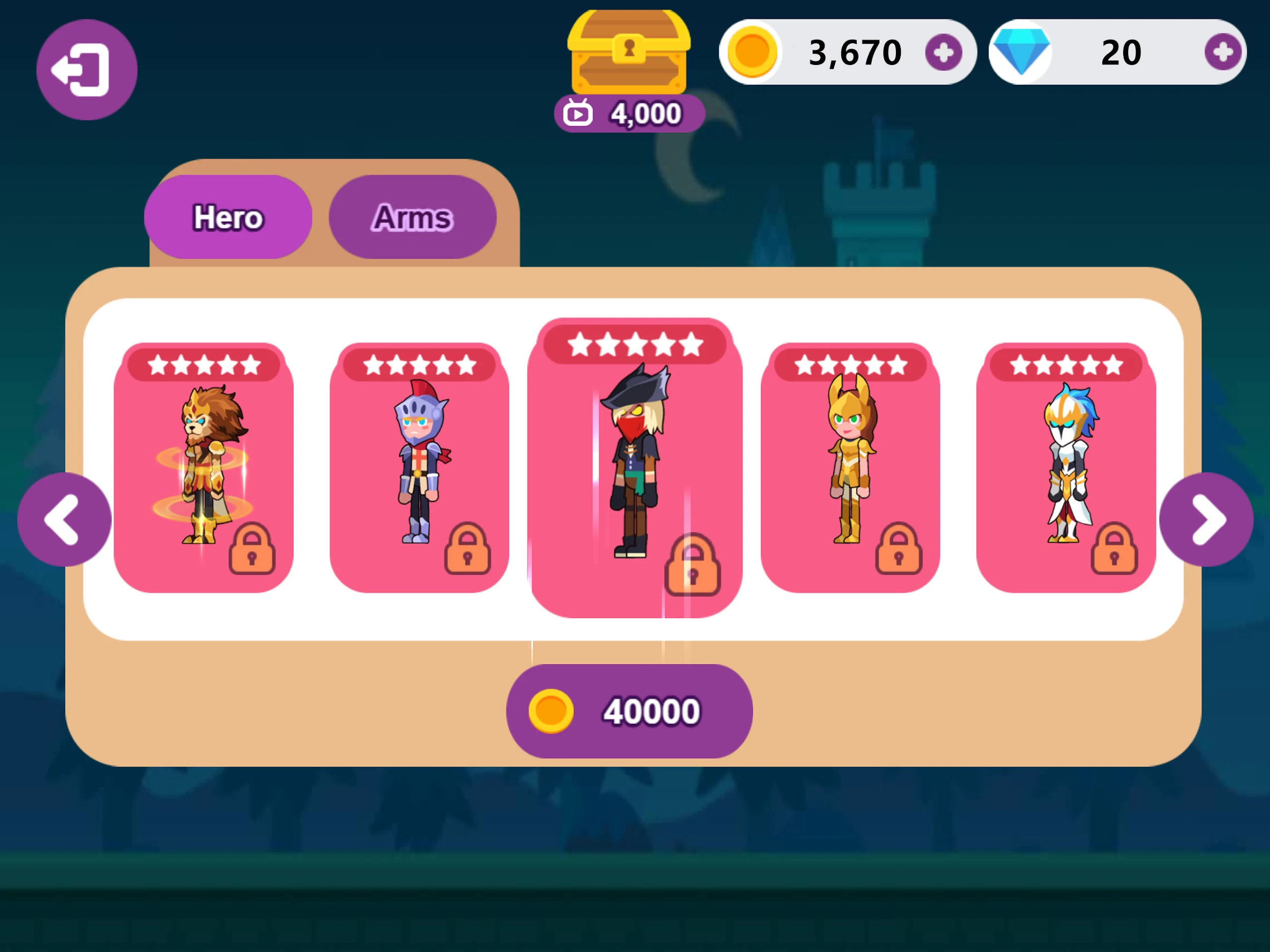Select the pirate hat hero card
Screen dimensions: 1270x952
635,467
